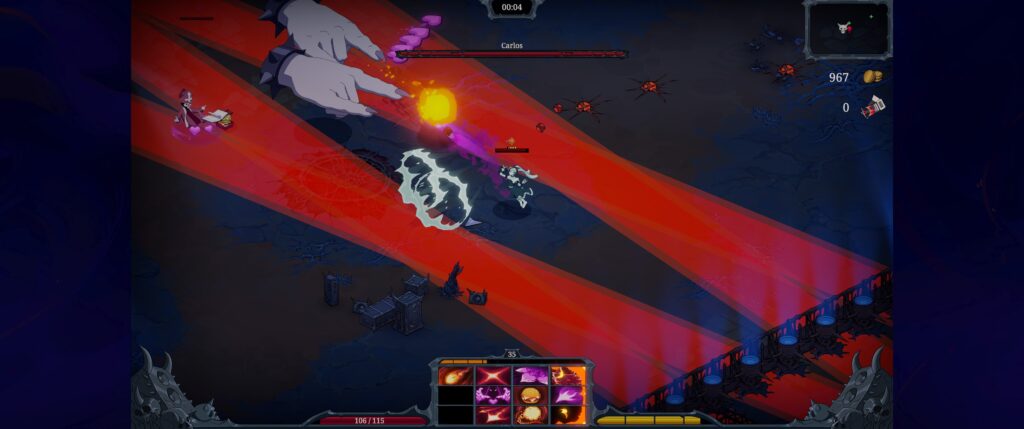Click the gold coins icon
This screenshot has width=1024, height=429.
click(x=872, y=77)
